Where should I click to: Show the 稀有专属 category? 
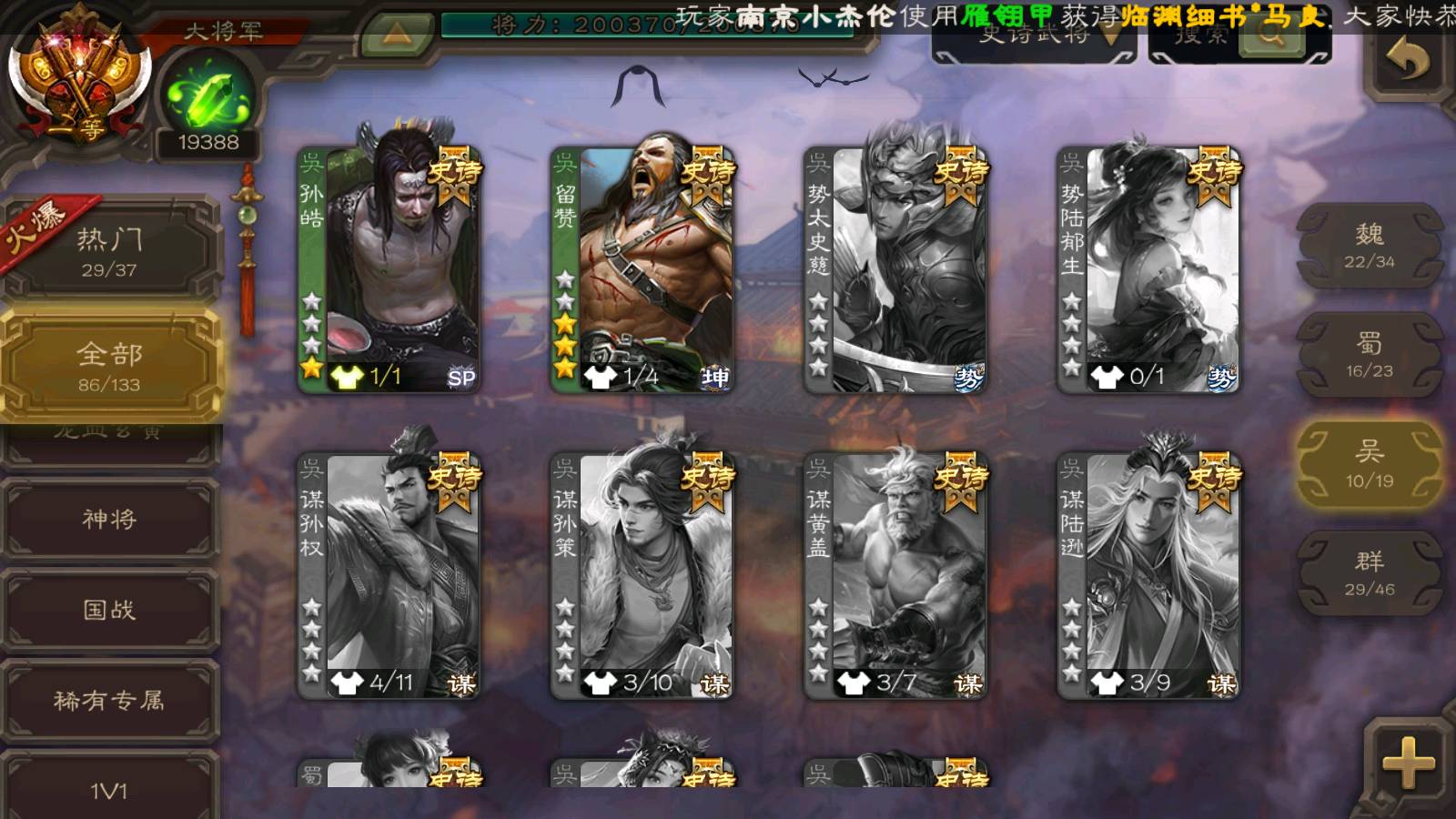pos(109,700)
